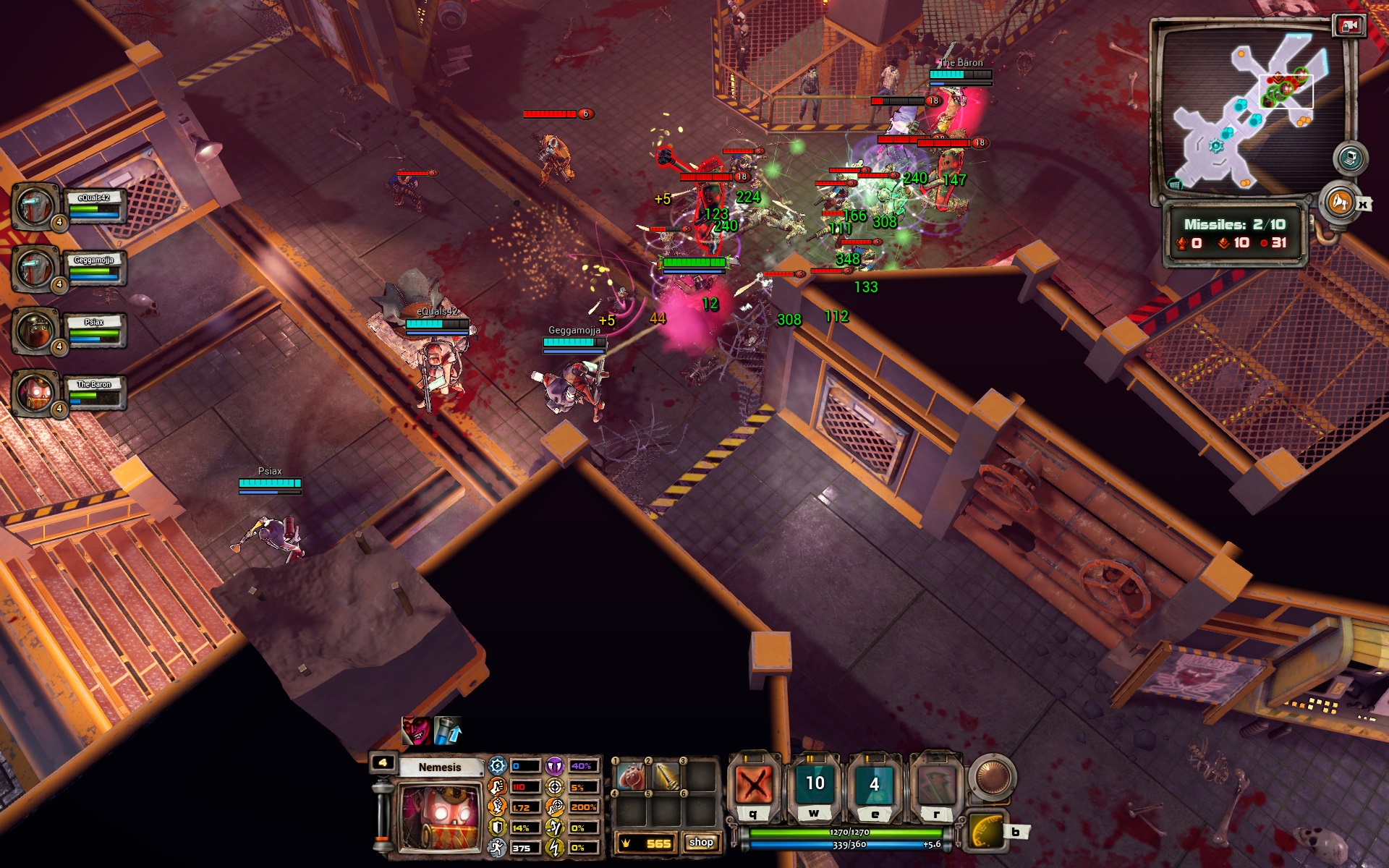Click the blue vial buff icon

coord(447,731)
